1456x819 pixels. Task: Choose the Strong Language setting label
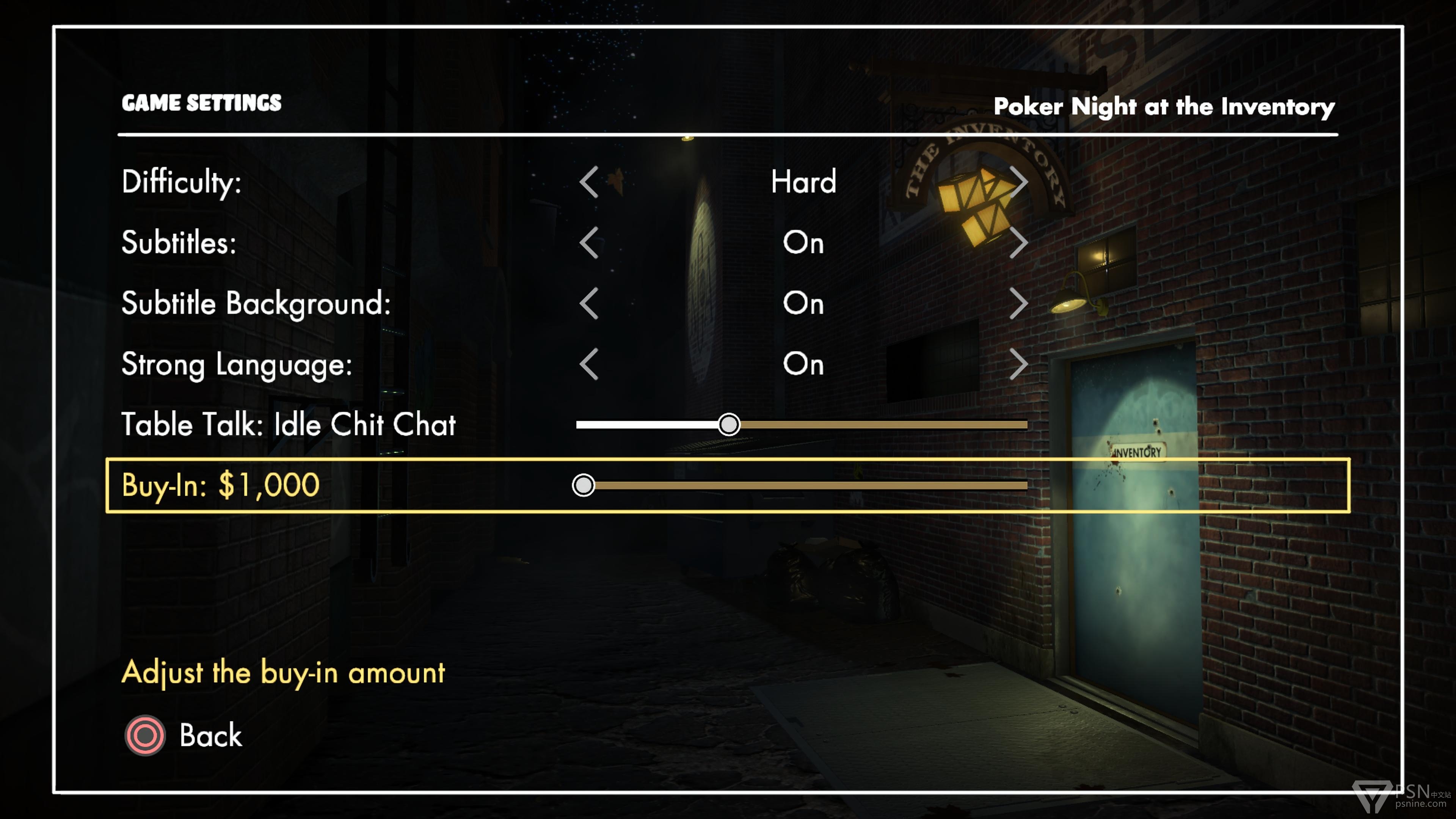(x=237, y=364)
